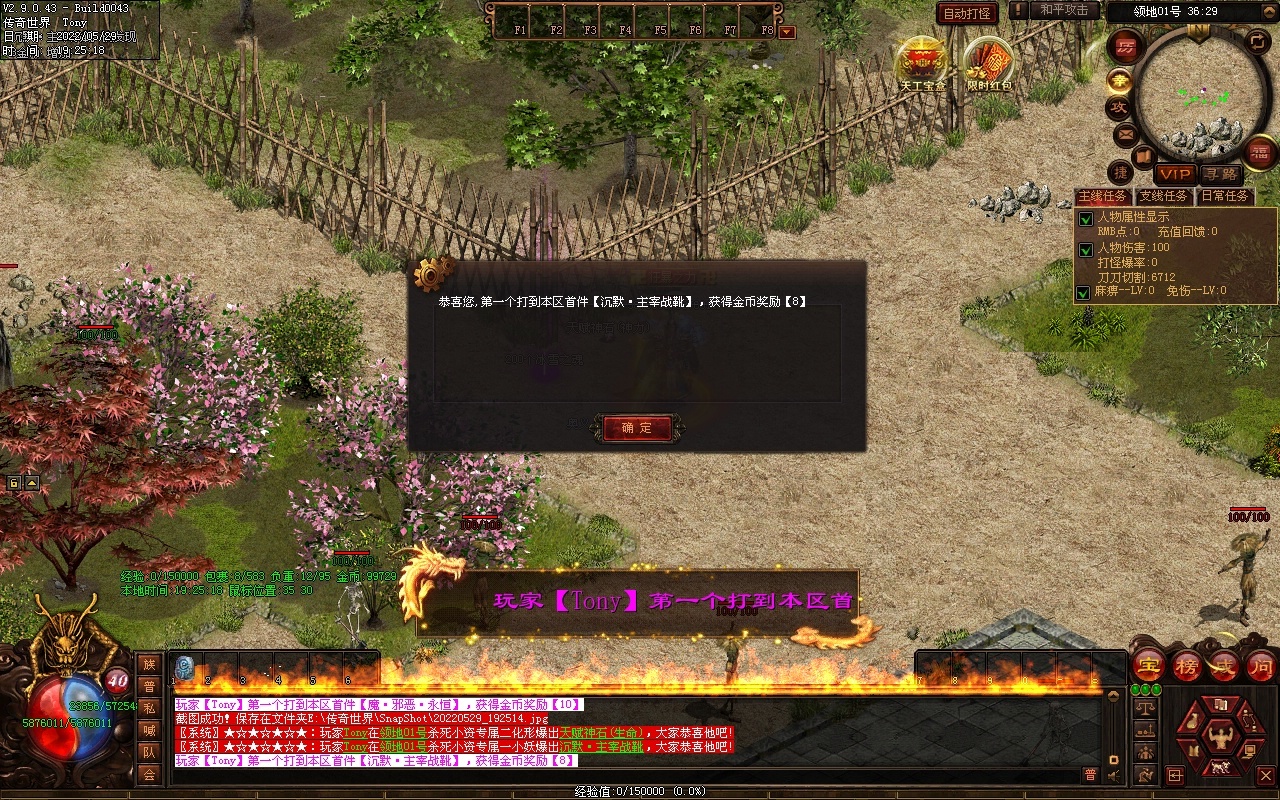The image size is (1280, 800).
Task: Open the VIP panel
Action: [1174, 174]
